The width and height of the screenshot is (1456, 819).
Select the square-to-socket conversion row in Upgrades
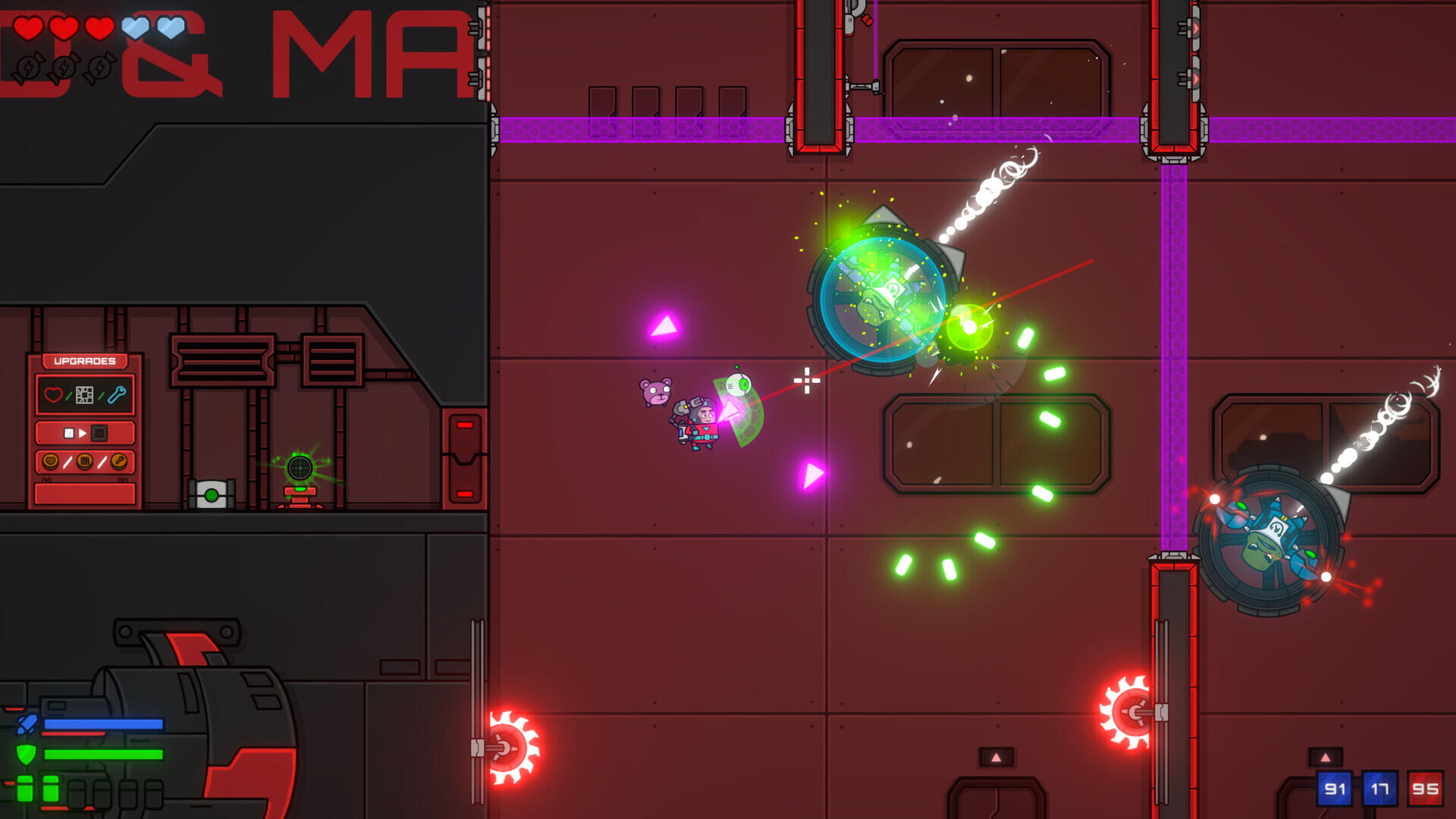click(84, 432)
